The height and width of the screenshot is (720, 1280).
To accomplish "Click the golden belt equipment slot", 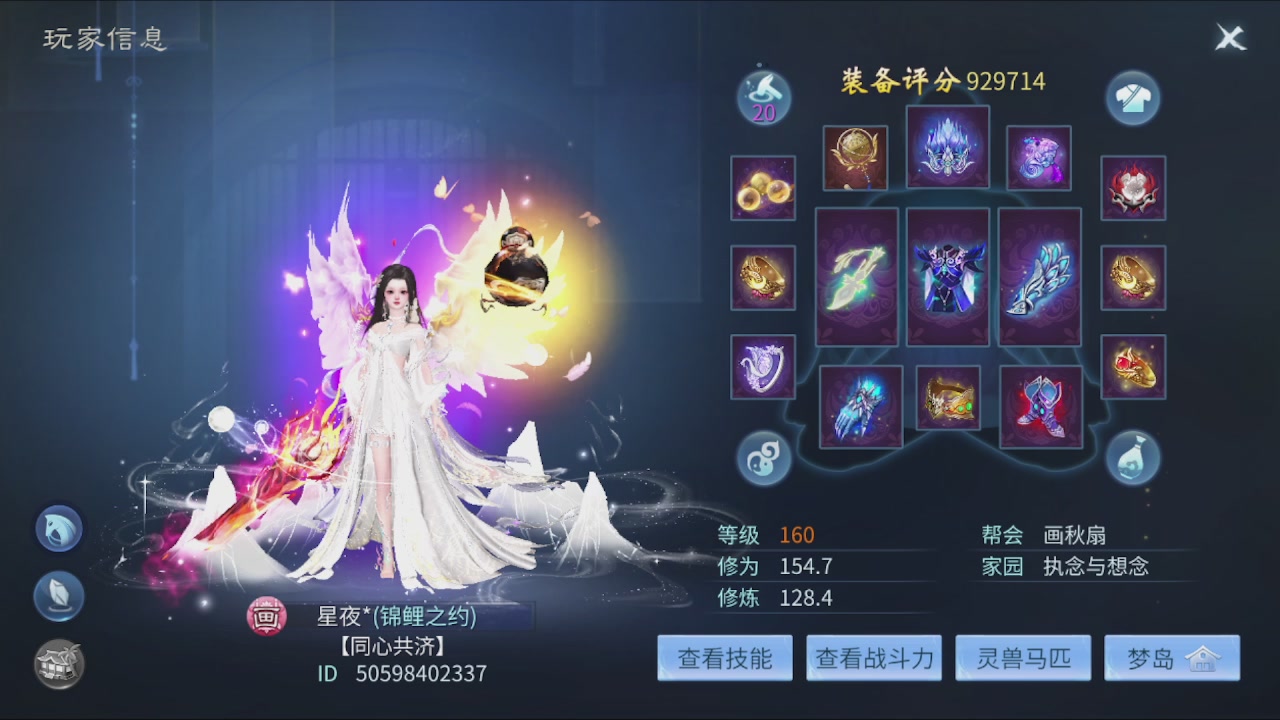I will (947, 399).
